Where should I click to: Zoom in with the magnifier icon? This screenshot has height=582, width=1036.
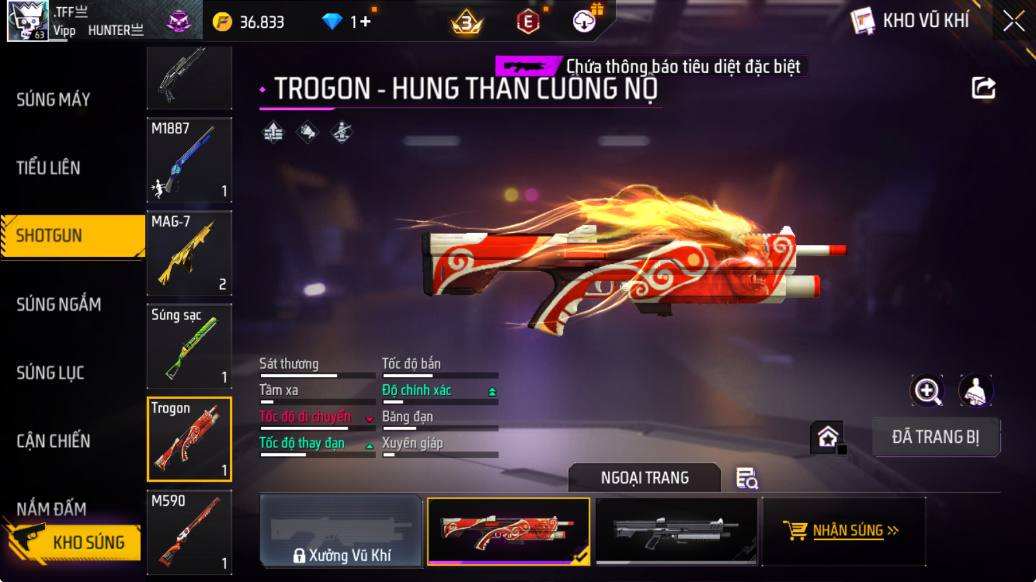pos(927,391)
